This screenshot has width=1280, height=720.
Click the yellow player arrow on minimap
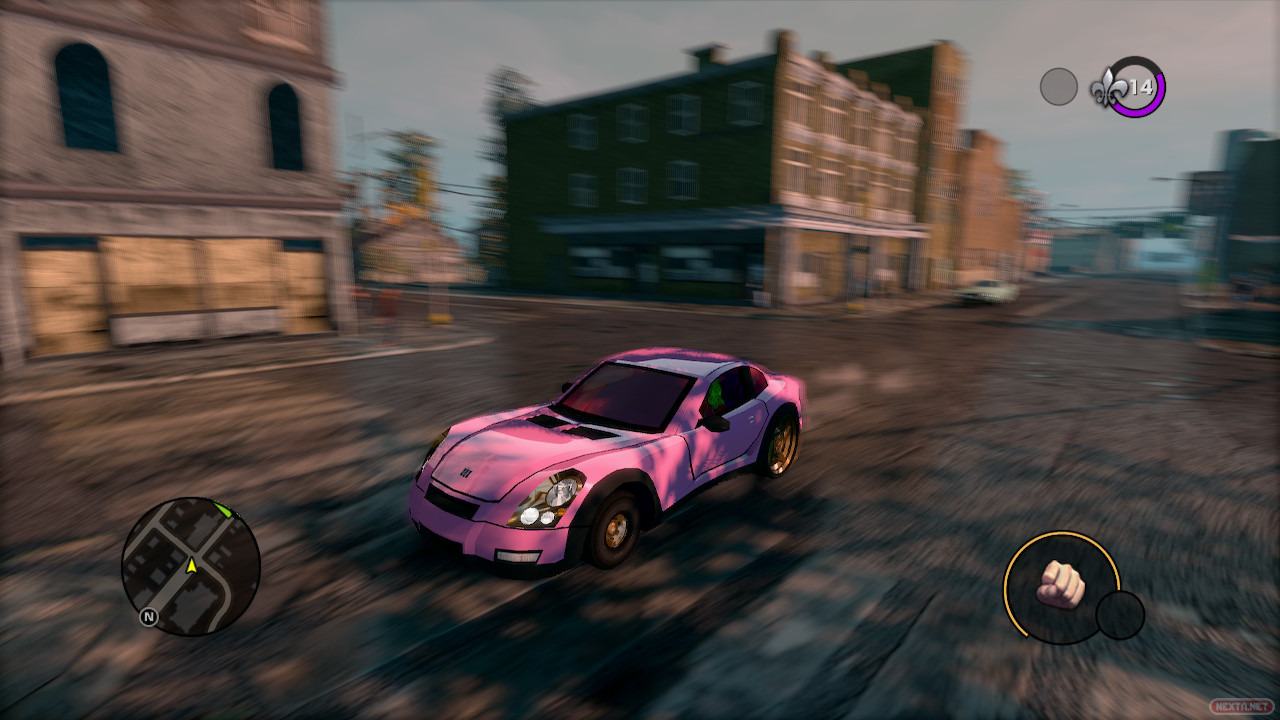click(x=191, y=566)
